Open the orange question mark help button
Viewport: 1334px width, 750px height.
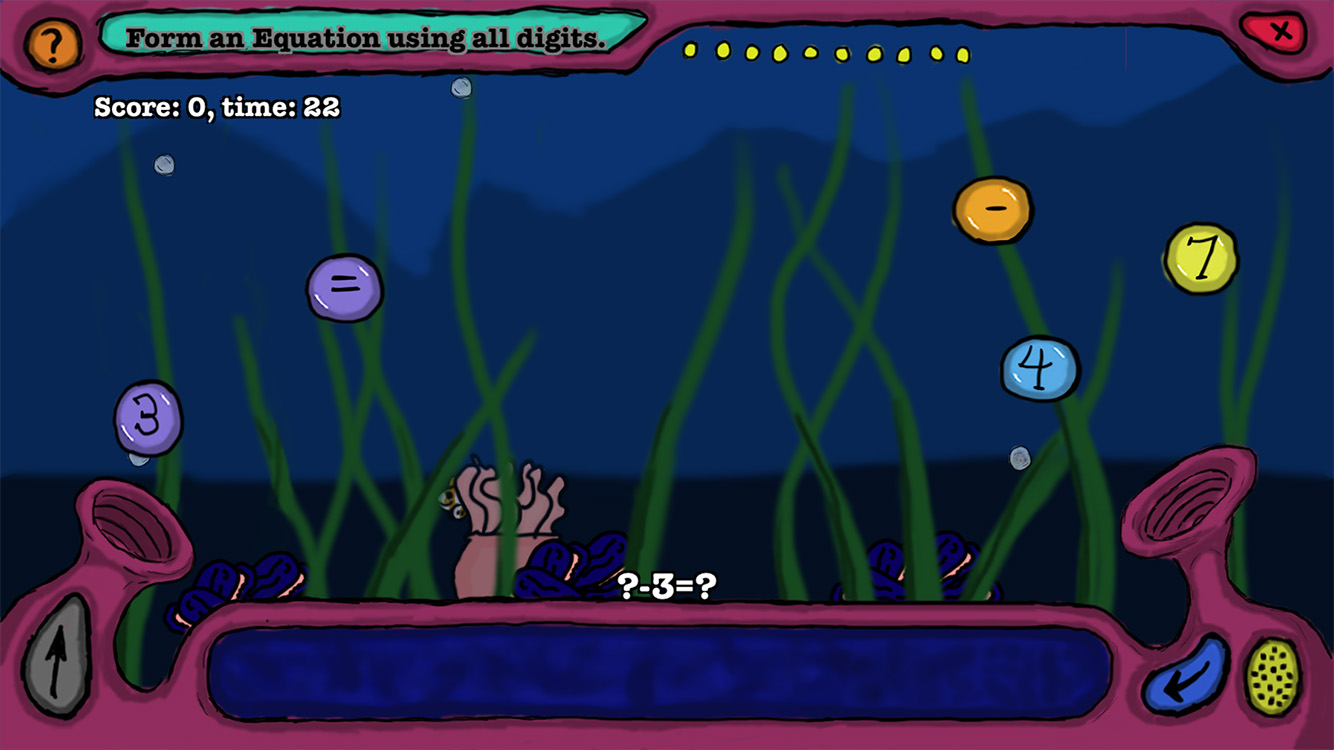[x=53, y=44]
